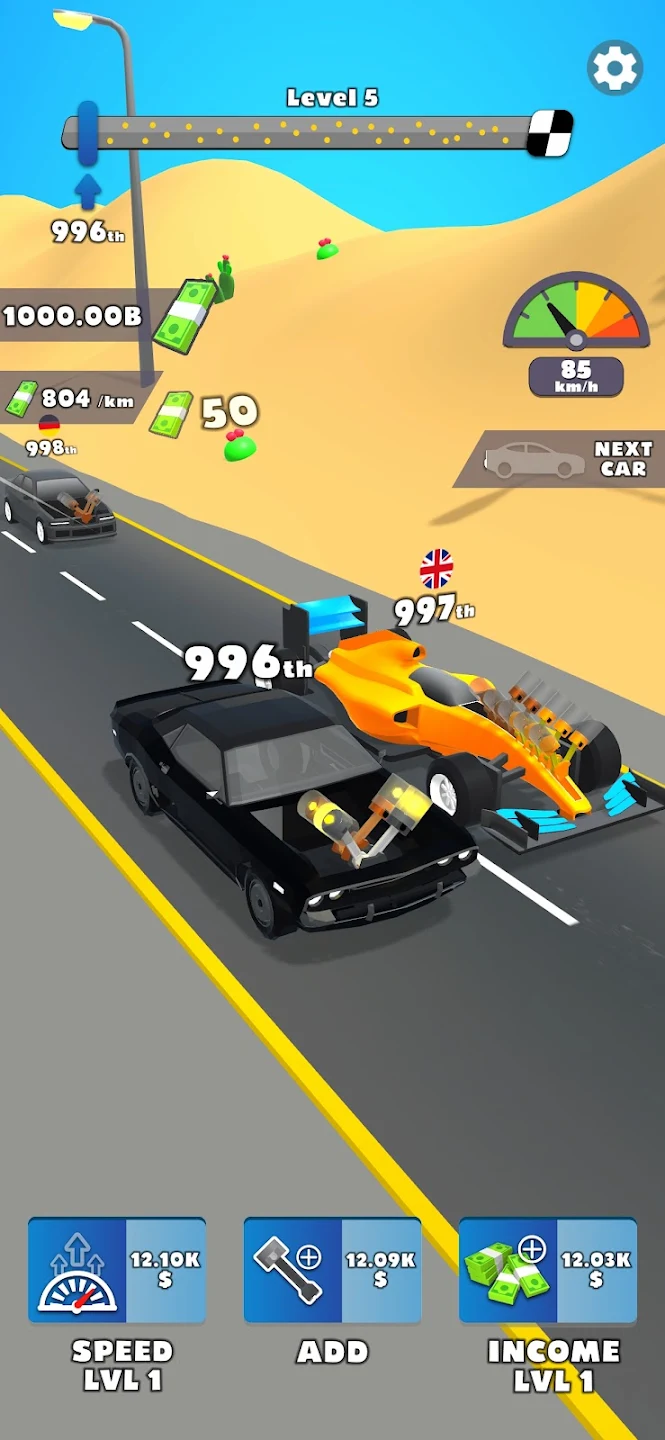Buy the Speed LVL 1 upgrade
The height and width of the screenshot is (1440, 665).
pos(117,1270)
